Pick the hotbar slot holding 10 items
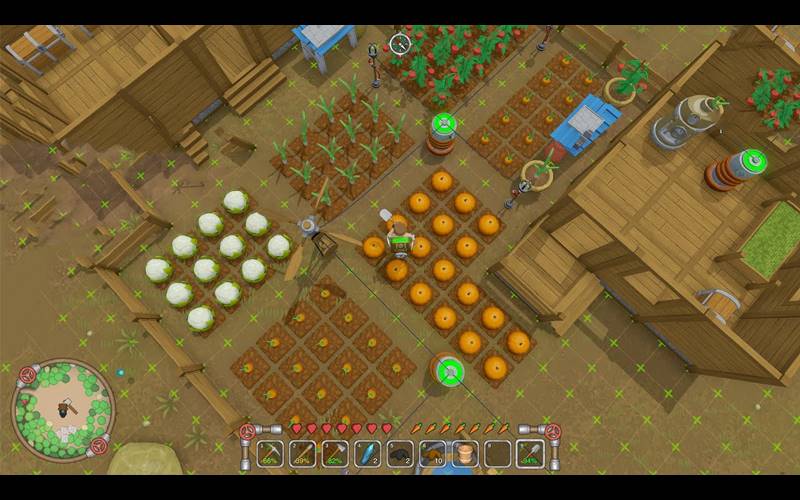800x500 pixels. tap(432, 454)
